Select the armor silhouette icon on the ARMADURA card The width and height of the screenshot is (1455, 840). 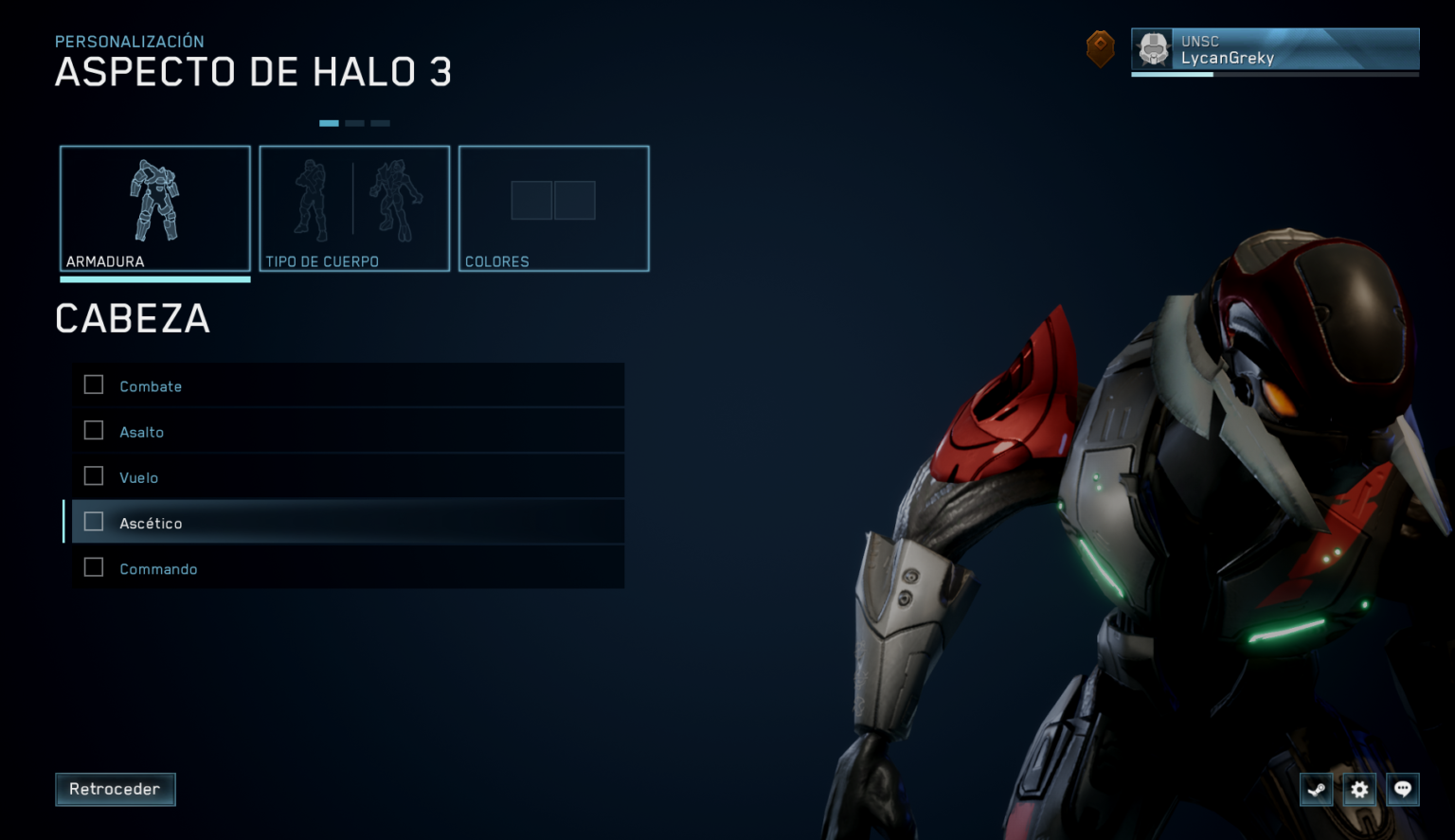(154, 199)
